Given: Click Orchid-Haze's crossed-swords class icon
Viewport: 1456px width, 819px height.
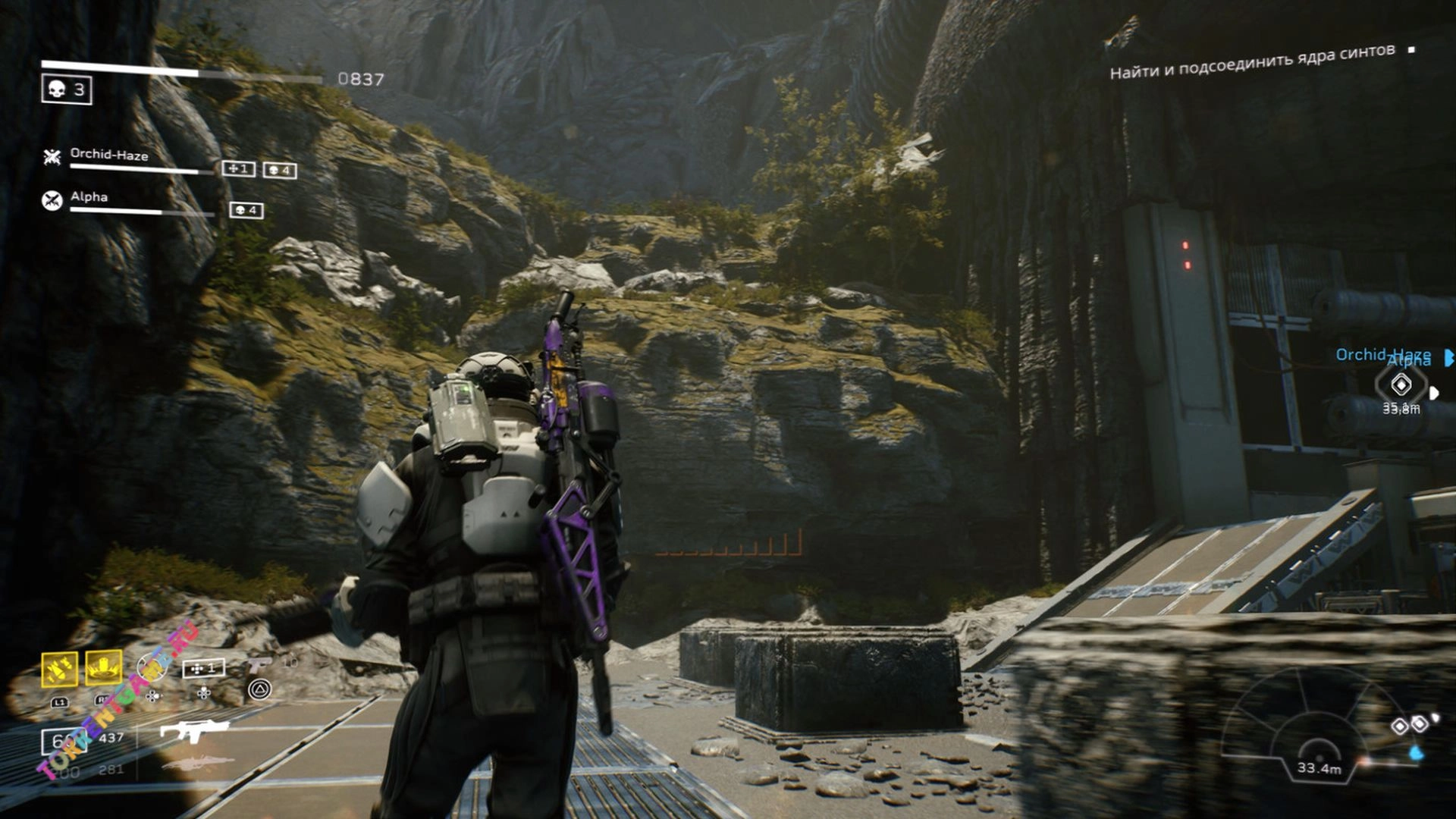Looking at the screenshot, I should point(52,157).
